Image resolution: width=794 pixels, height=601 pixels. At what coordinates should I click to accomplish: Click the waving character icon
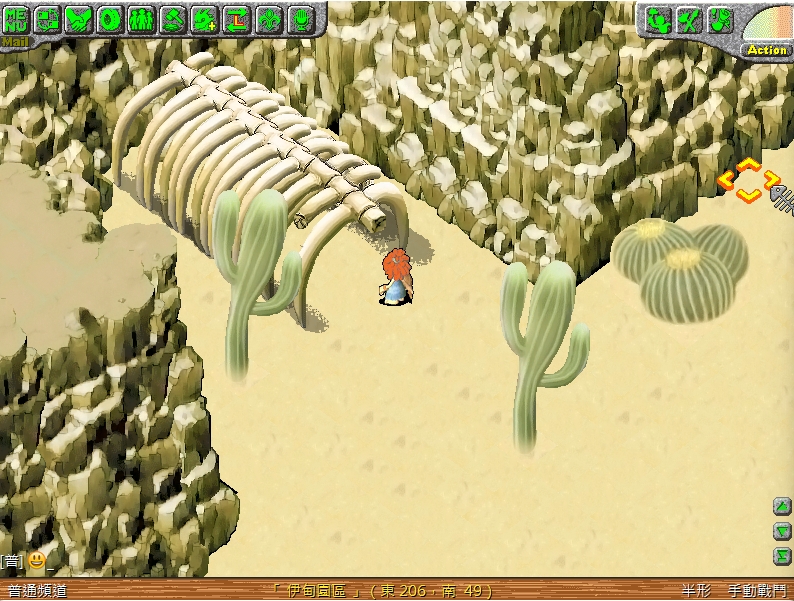[x=657, y=20]
